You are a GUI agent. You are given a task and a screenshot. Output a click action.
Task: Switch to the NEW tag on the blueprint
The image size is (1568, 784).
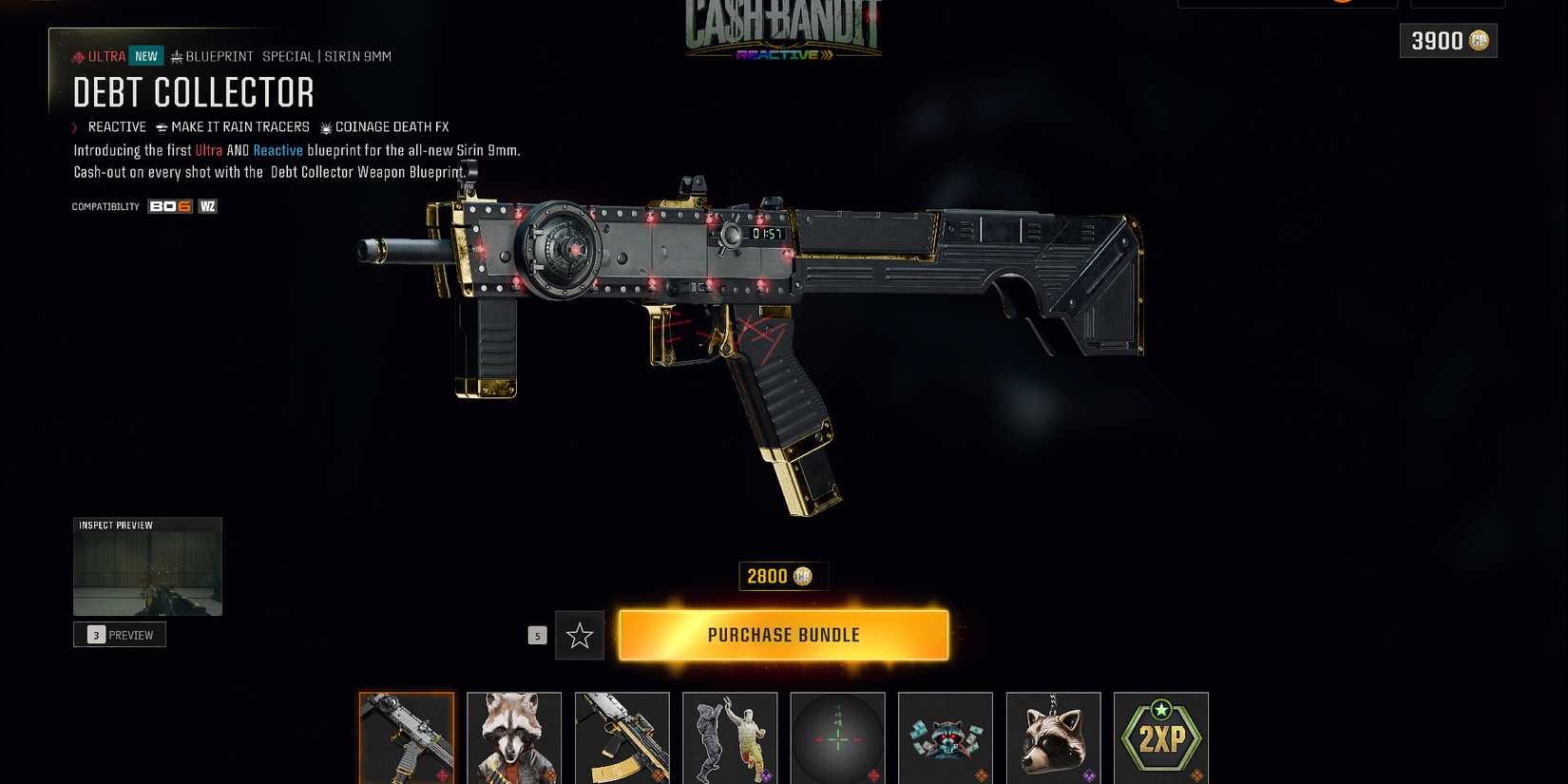(x=145, y=56)
